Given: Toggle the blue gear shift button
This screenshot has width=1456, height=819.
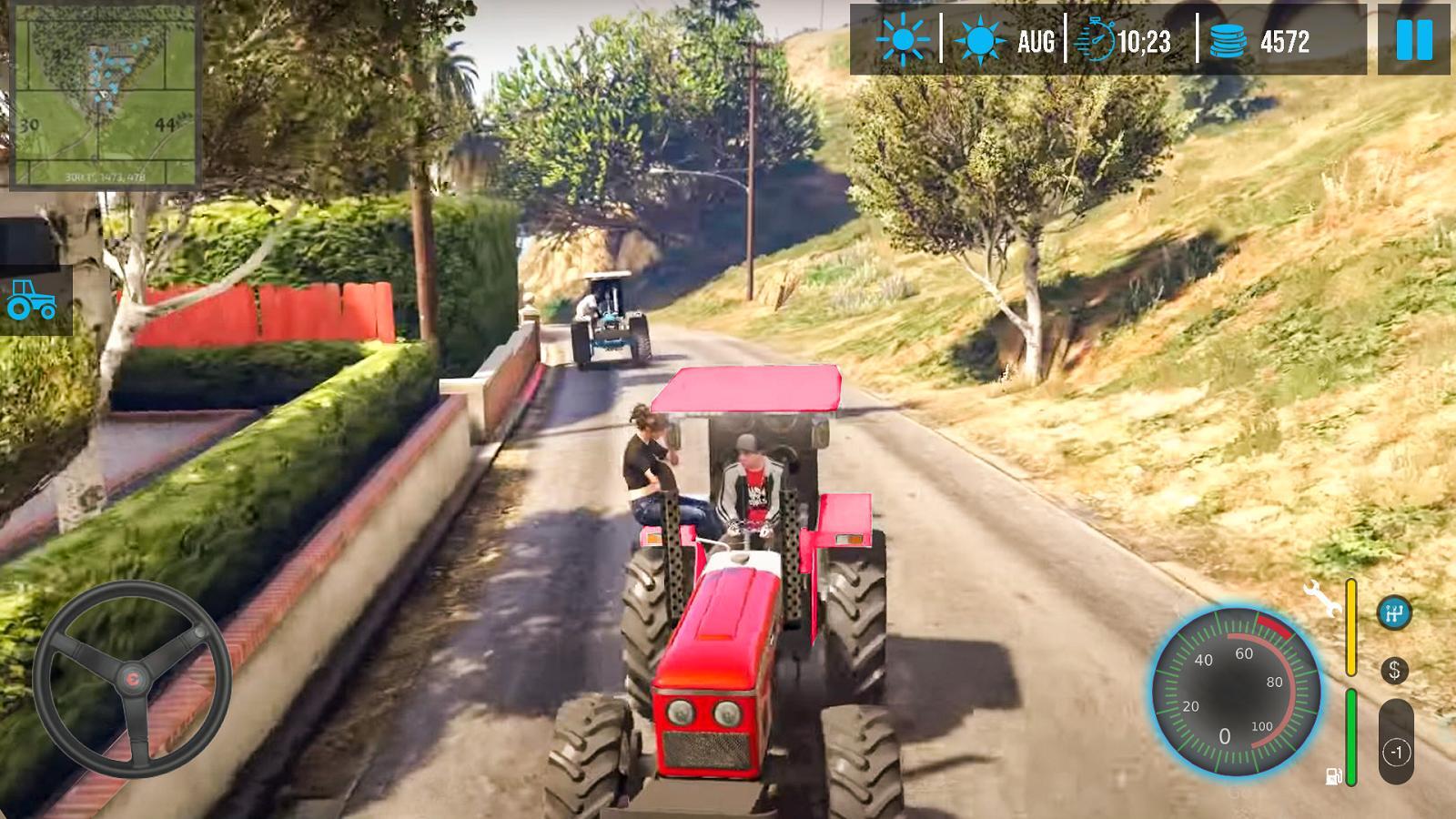Looking at the screenshot, I should (x=1393, y=613).
